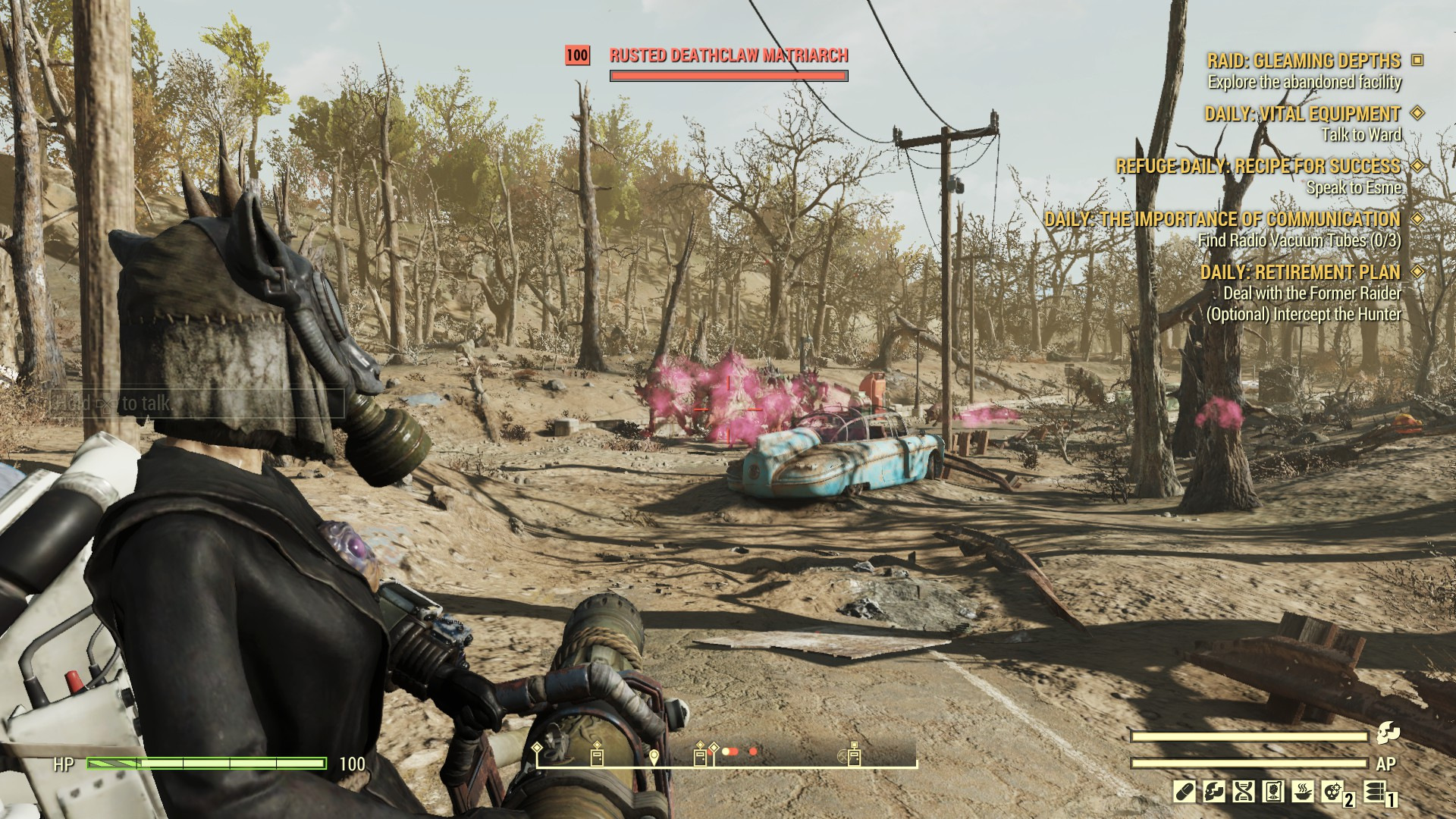This screenshot has width=1456, height=819.
Task: Select the magazine buff status icon
Action: point(1273,792)
